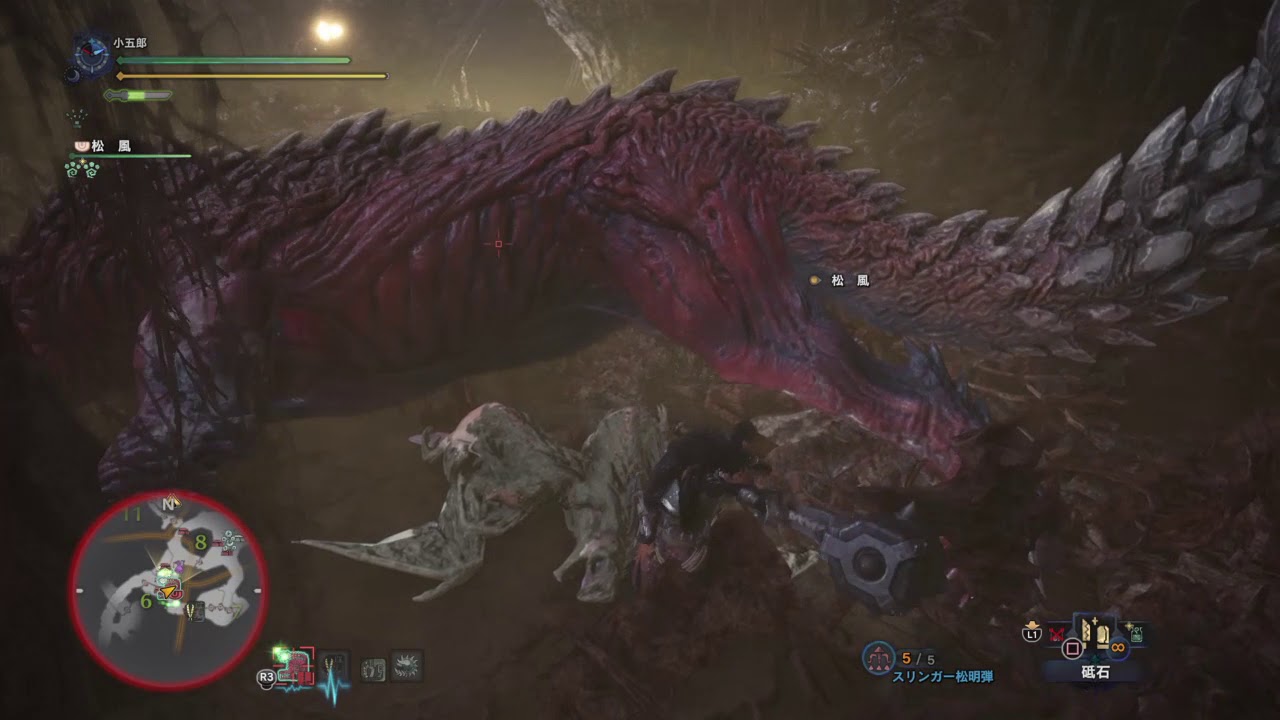
Task: Click the sword sharpness gauge icon
Action: [137, 96]
